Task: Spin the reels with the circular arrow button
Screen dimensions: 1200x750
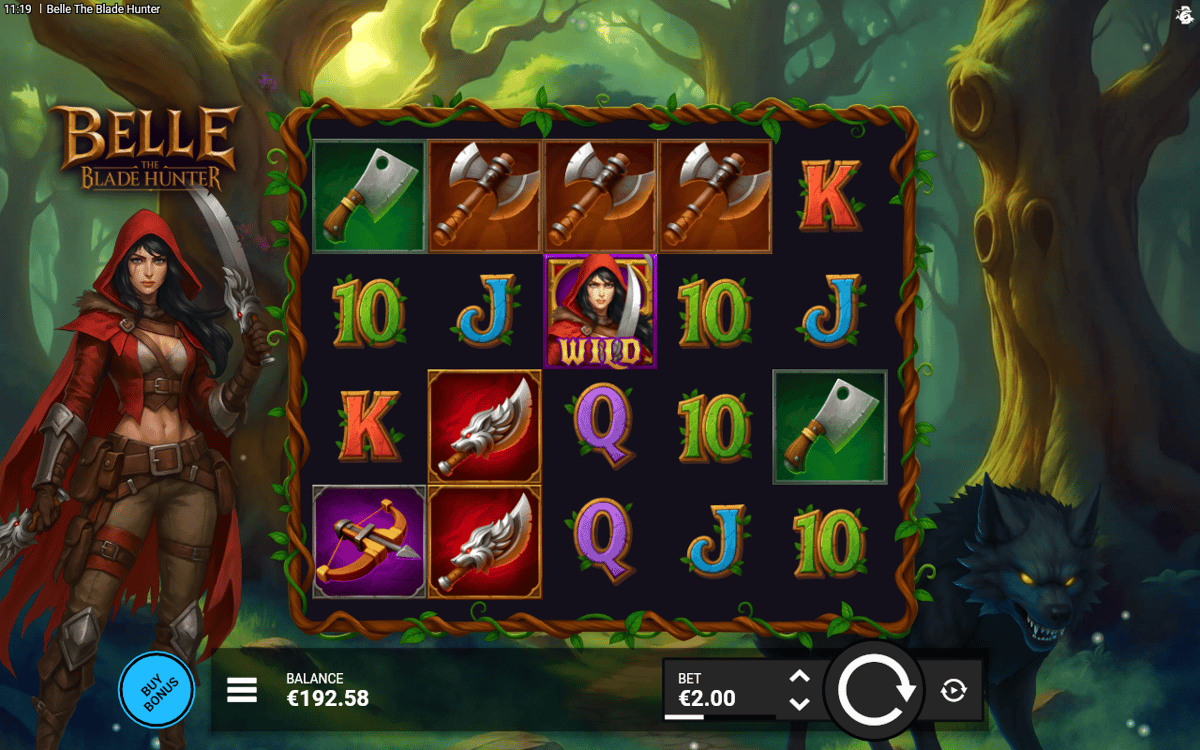Action: 876,690
